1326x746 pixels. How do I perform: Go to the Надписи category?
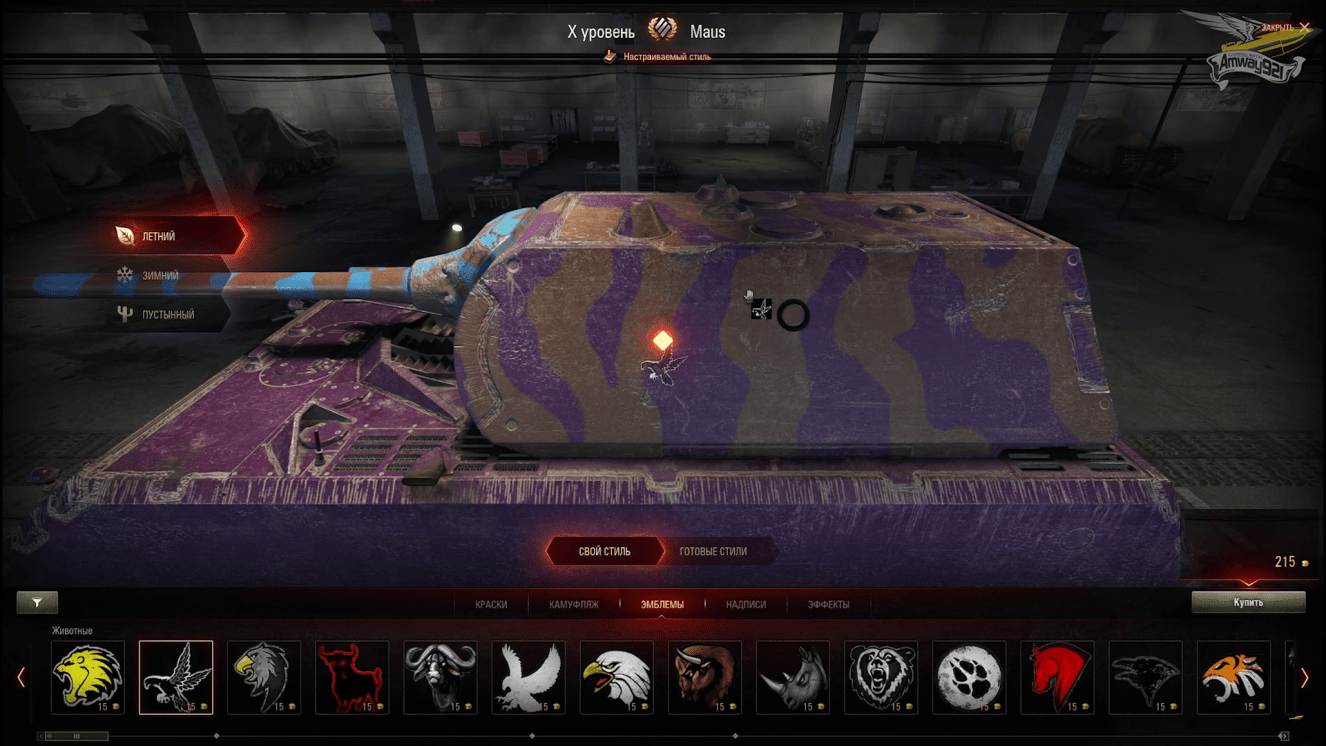pyautogui.click(x=746, y=604)
